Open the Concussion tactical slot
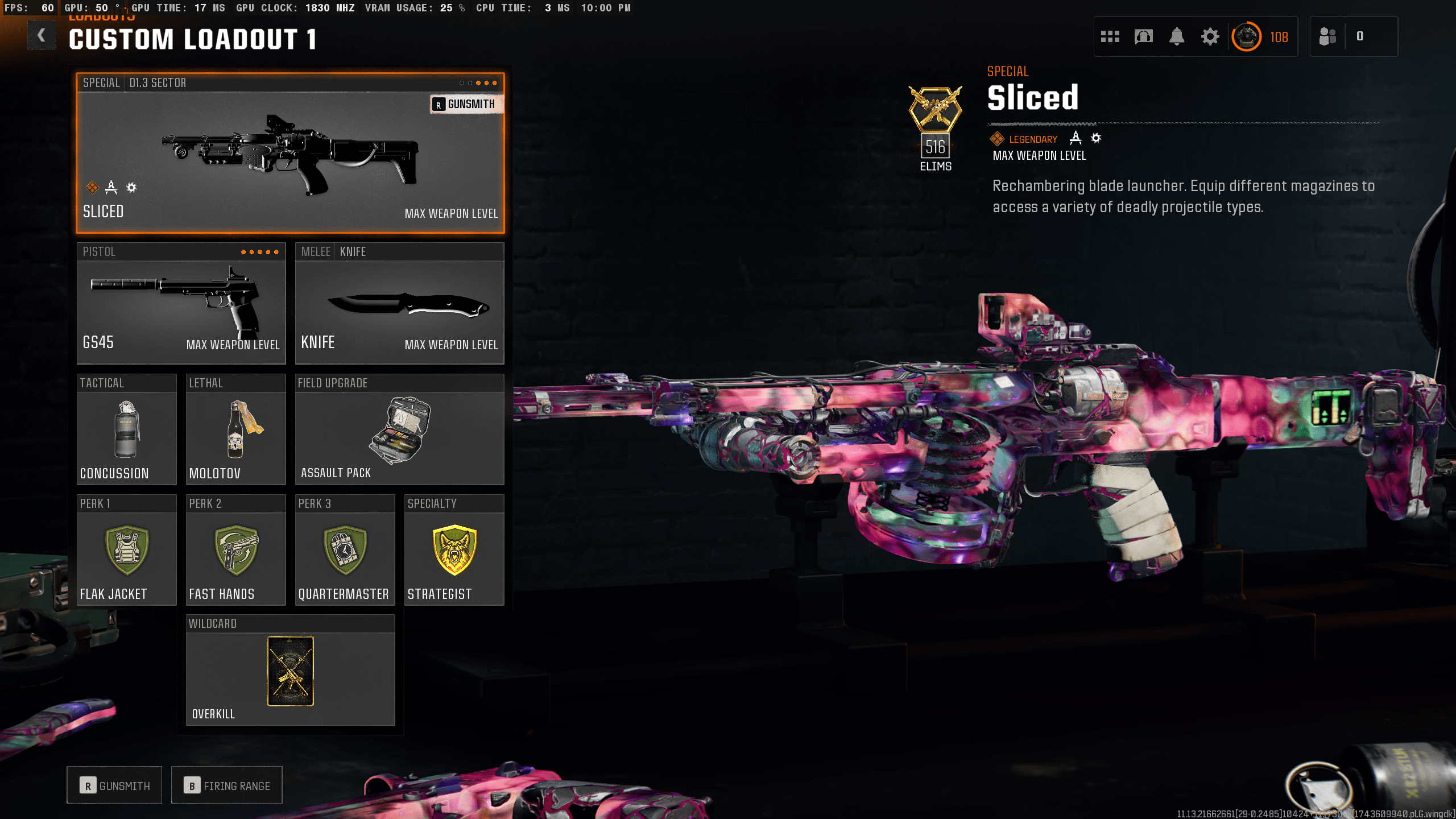This screenshot has width=1456, height=819. click(x=126, y=429)
